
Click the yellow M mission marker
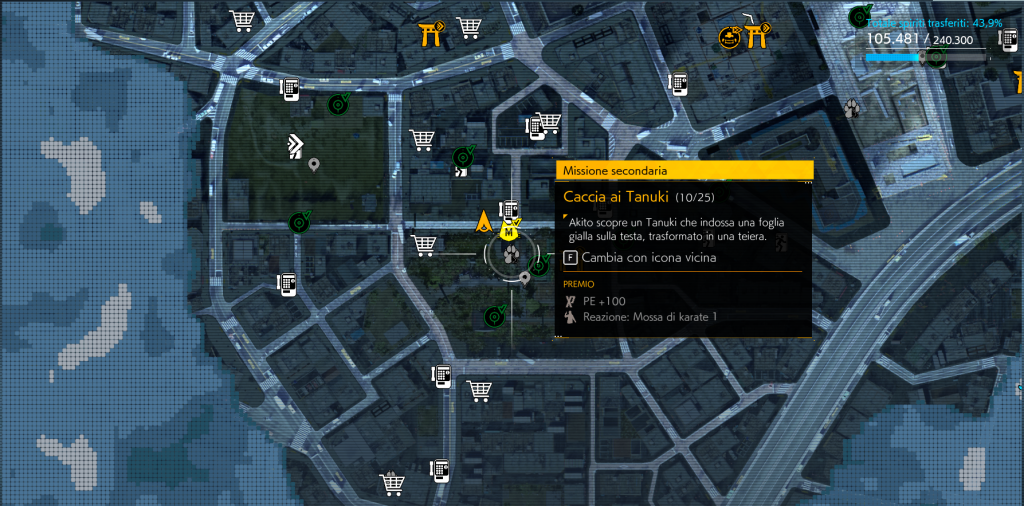coord(508,231)
